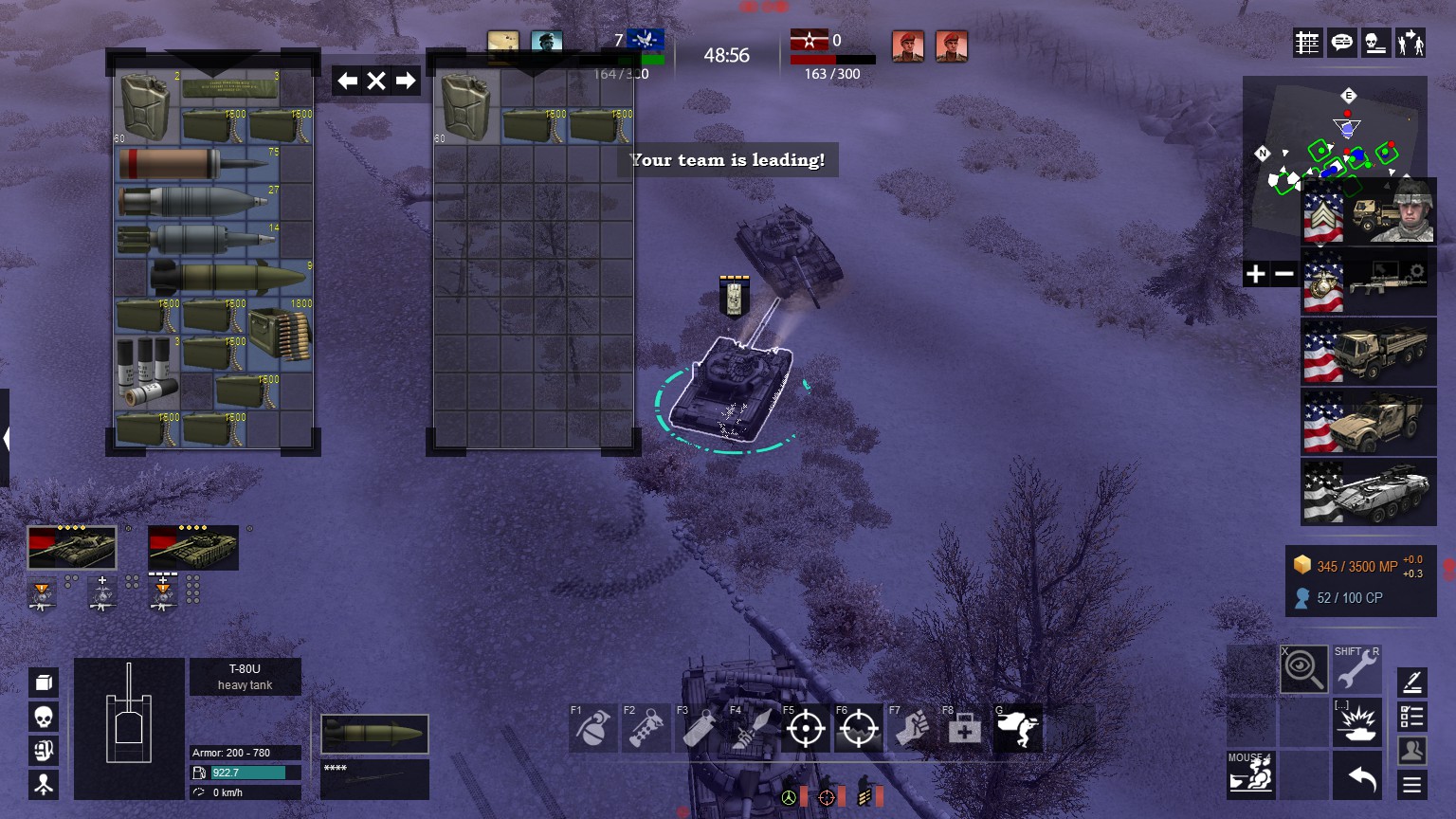Open the backpack inventory icon
Image resolution: width=1456 pixels, height=819 pixels.
(44, 682)
